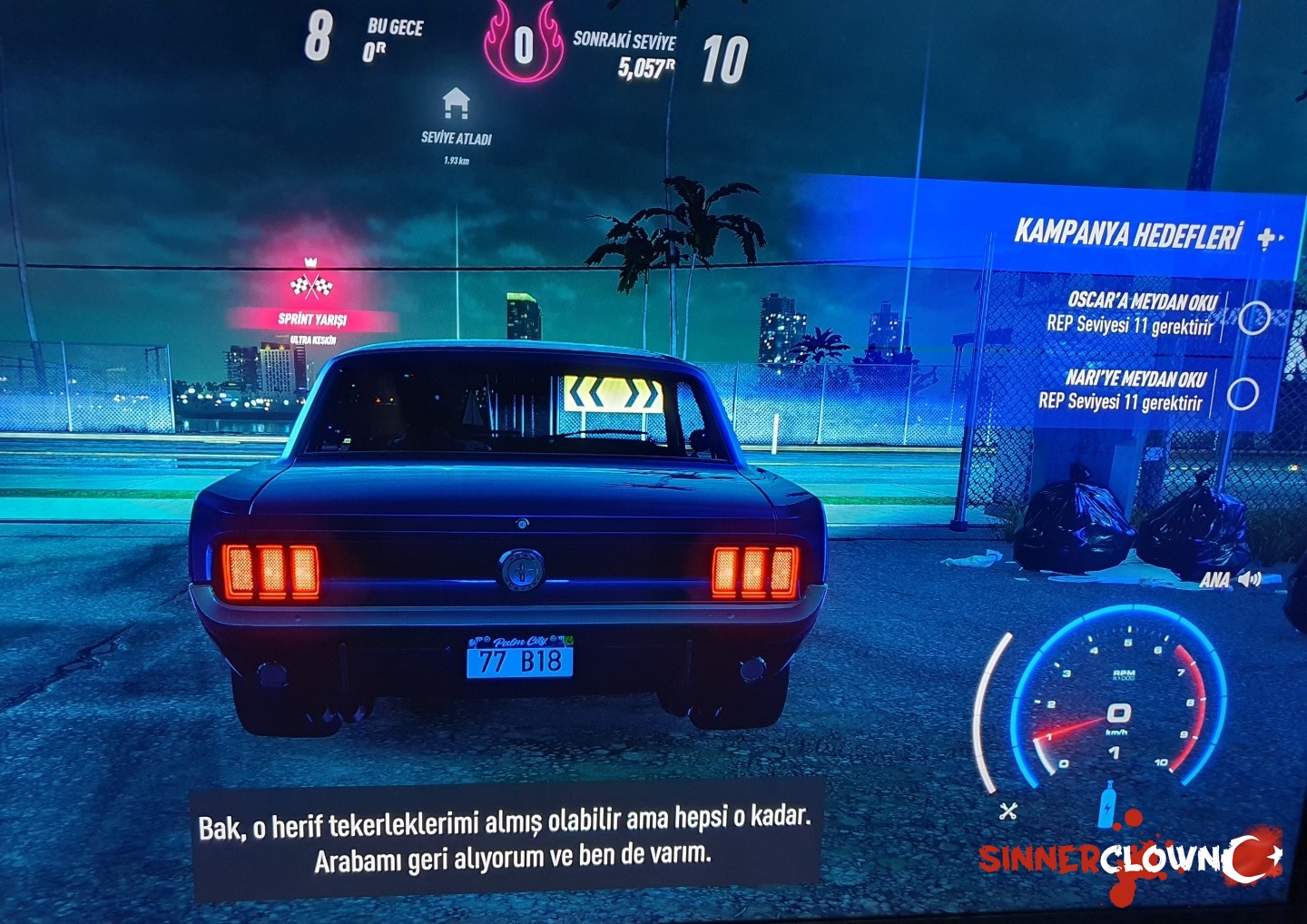The height and width of the screenshot is (924, 1307).
Task: Activate the blue nitrous bottle icon
Action: click(1106, 804)
